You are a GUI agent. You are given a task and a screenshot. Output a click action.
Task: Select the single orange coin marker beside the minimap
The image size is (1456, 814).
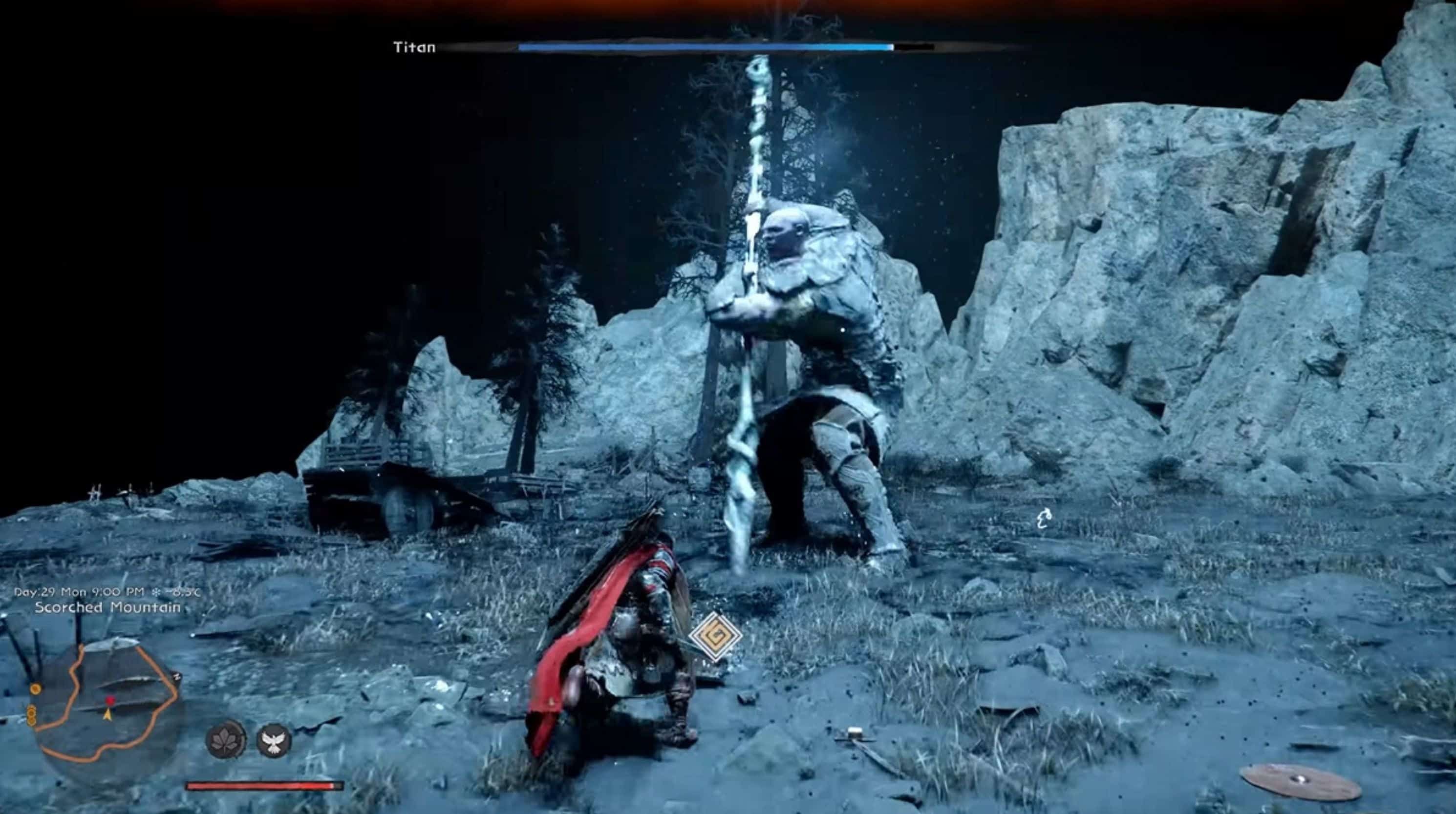coord(36,689)
